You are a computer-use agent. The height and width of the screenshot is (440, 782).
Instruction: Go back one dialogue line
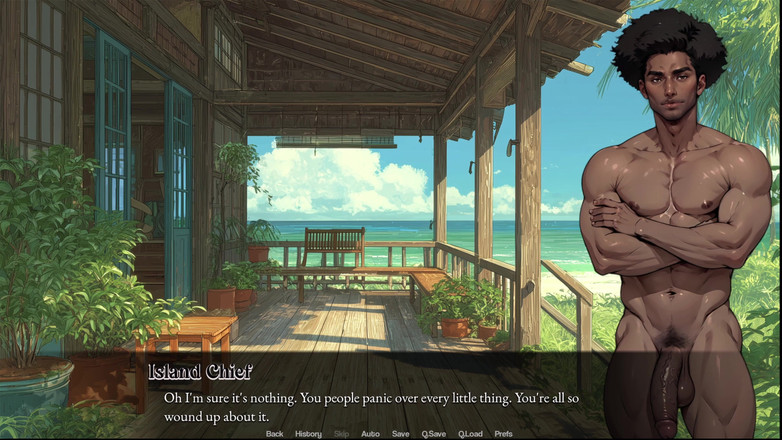[274, 434]
